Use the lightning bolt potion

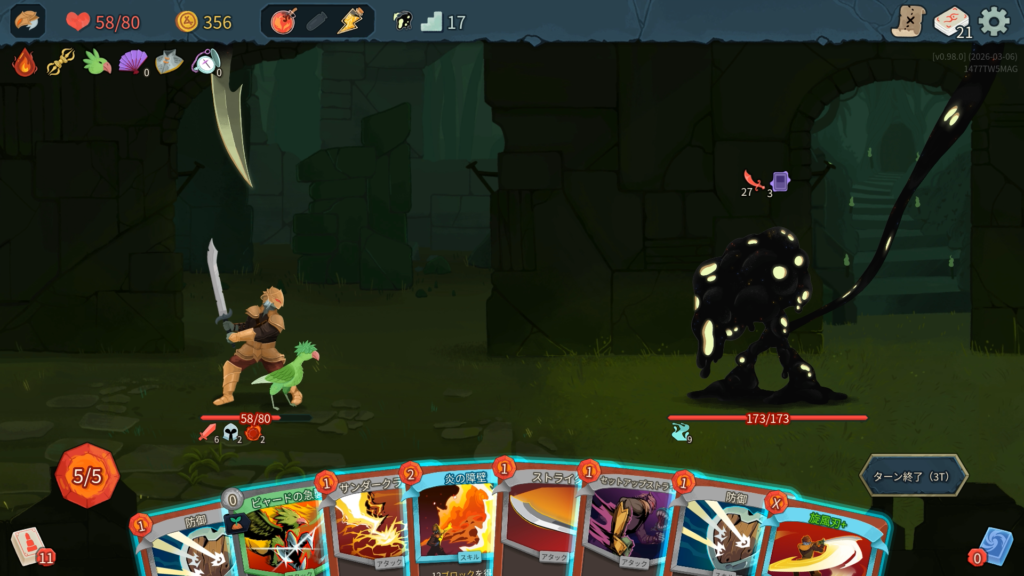click(x=350, y=21)
